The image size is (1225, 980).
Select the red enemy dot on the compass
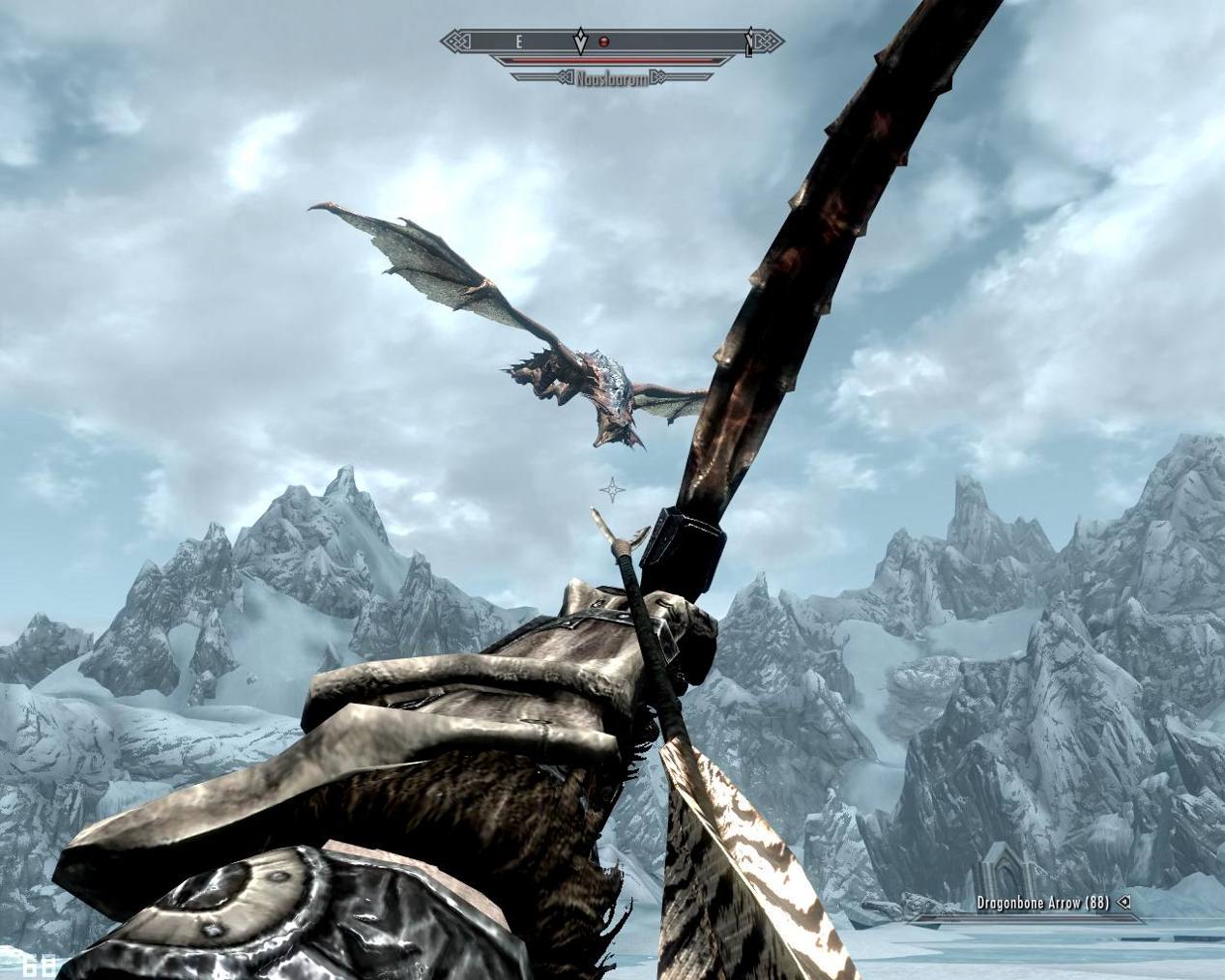point(604,42)
